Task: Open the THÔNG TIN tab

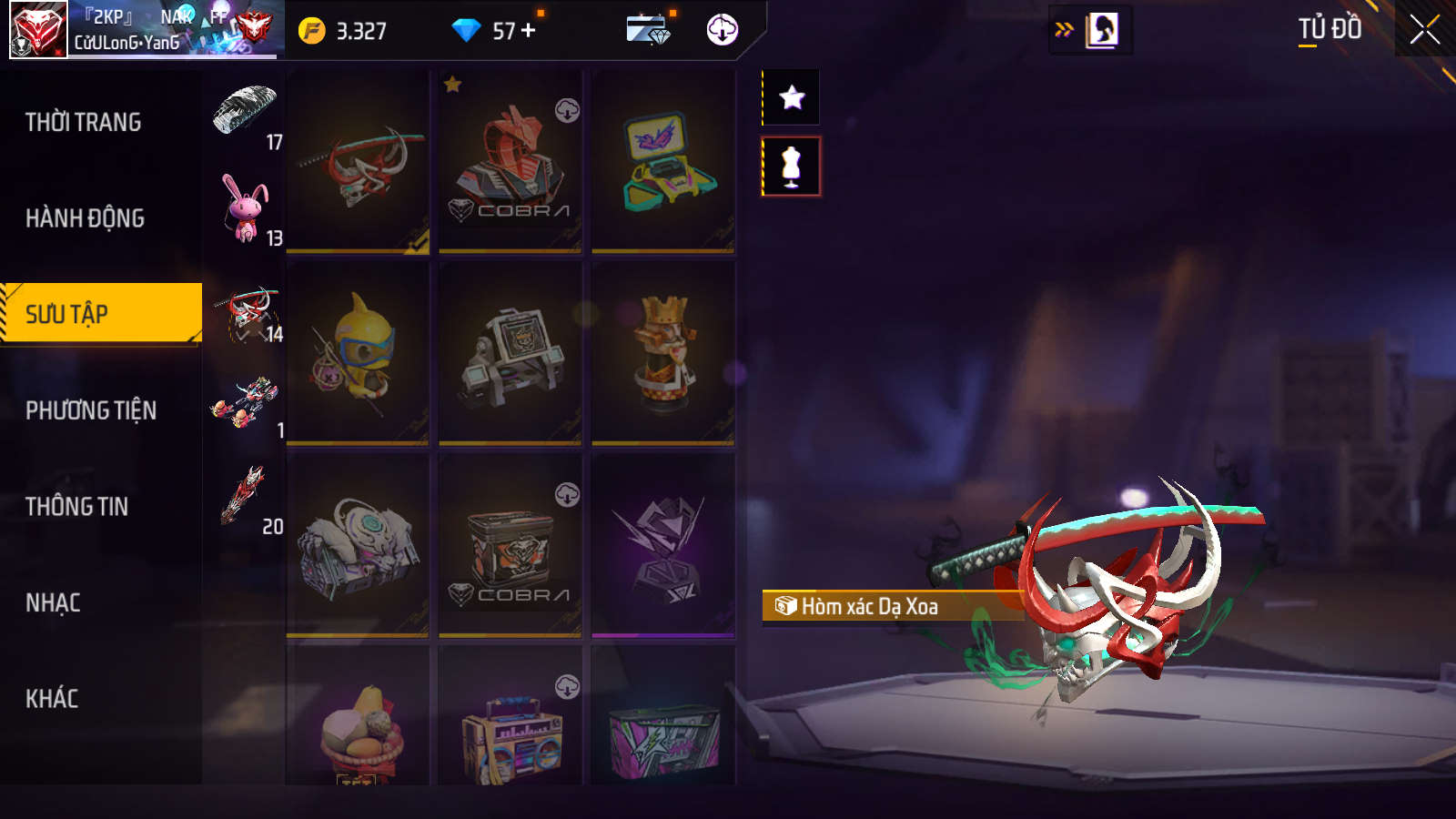Action: click(77, 507)
